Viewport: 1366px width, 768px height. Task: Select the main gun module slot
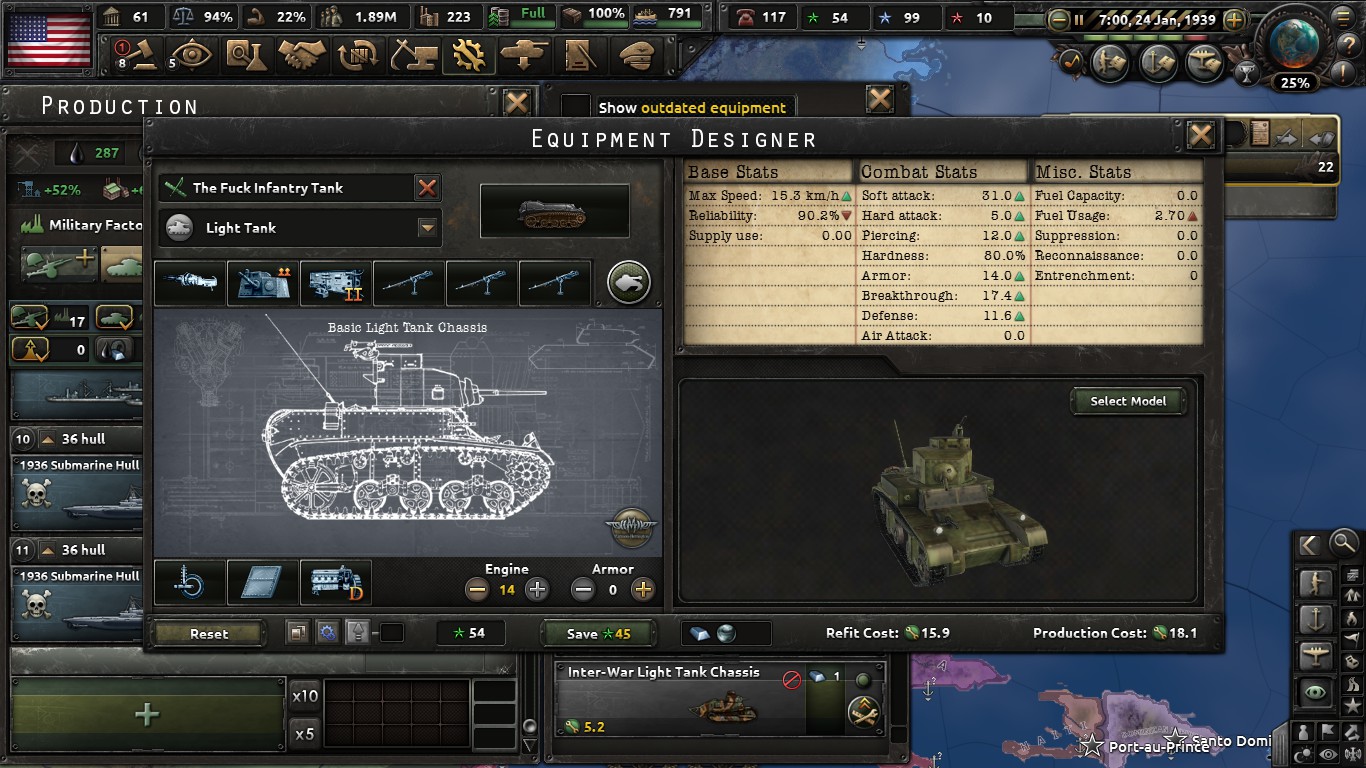(190, 282)
